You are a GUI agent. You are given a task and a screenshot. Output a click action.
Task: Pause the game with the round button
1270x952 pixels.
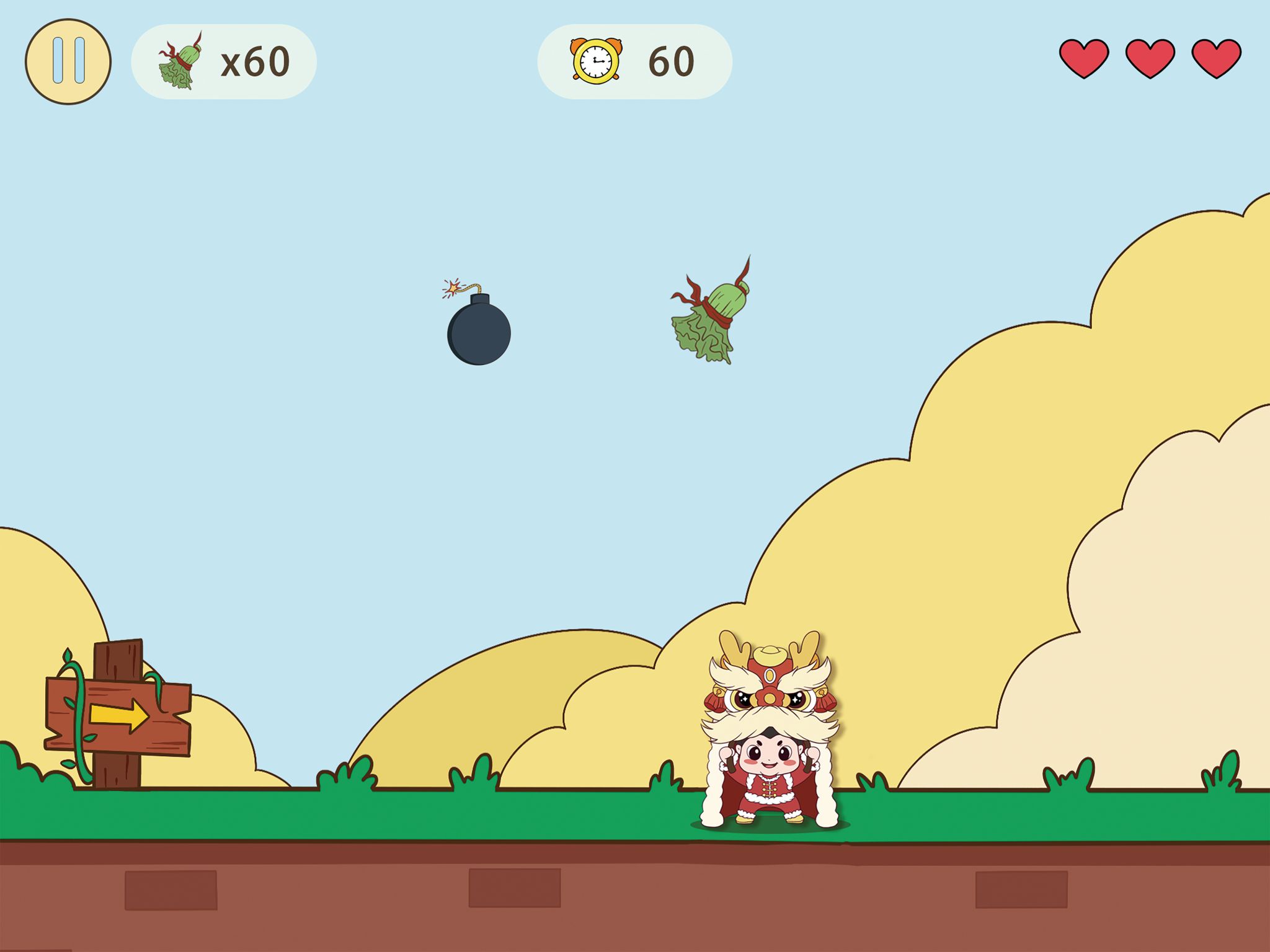point(68,61)
